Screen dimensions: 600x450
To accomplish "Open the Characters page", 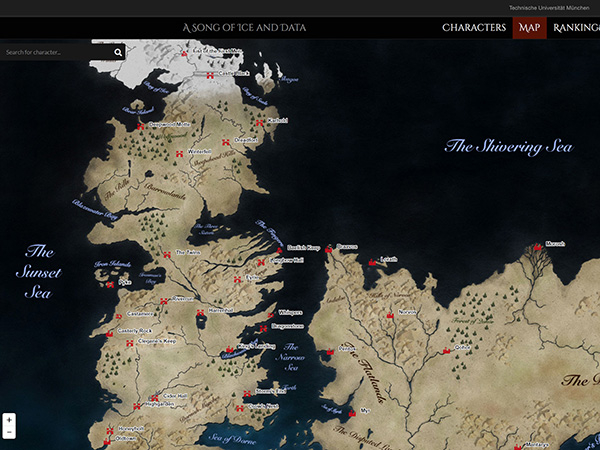I will pyautogui.click(x=474, y=28).
